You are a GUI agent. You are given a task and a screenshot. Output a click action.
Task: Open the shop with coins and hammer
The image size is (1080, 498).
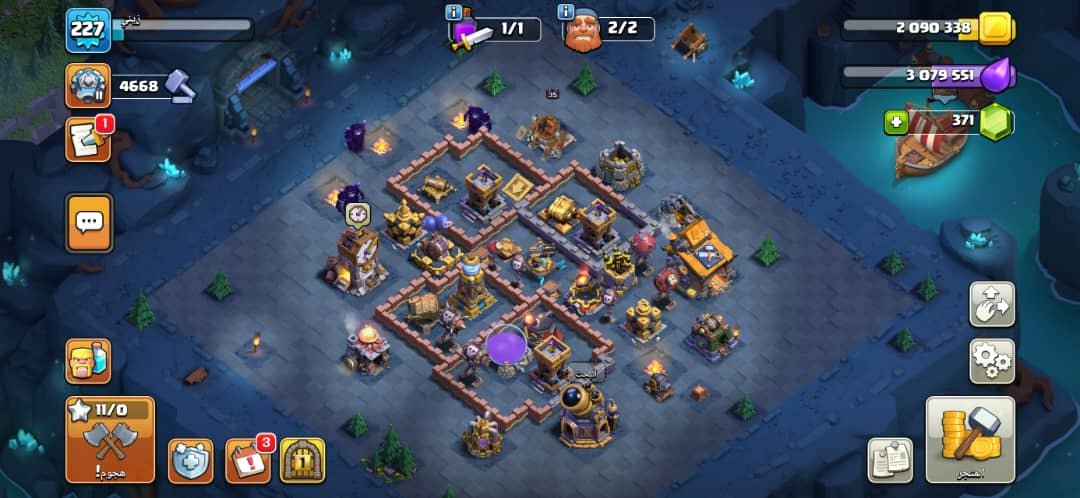(969, 439)
